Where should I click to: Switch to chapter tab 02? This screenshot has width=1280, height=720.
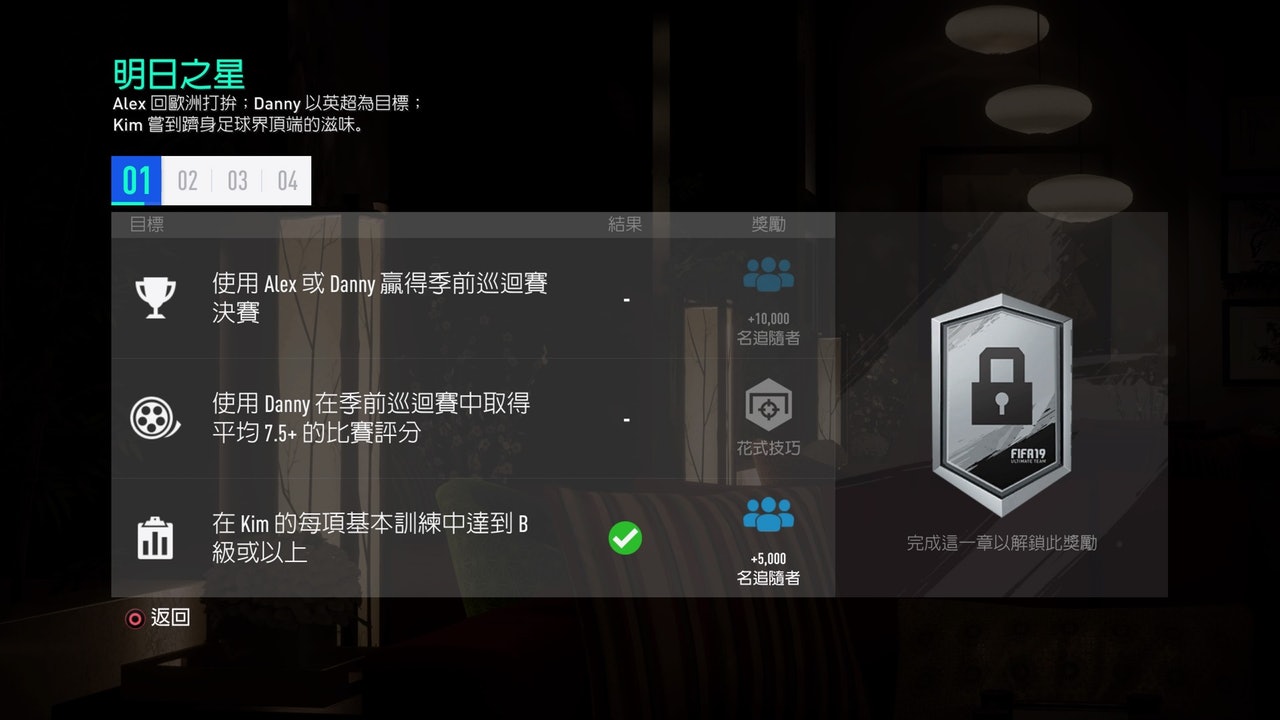click(x=186, y=180)
